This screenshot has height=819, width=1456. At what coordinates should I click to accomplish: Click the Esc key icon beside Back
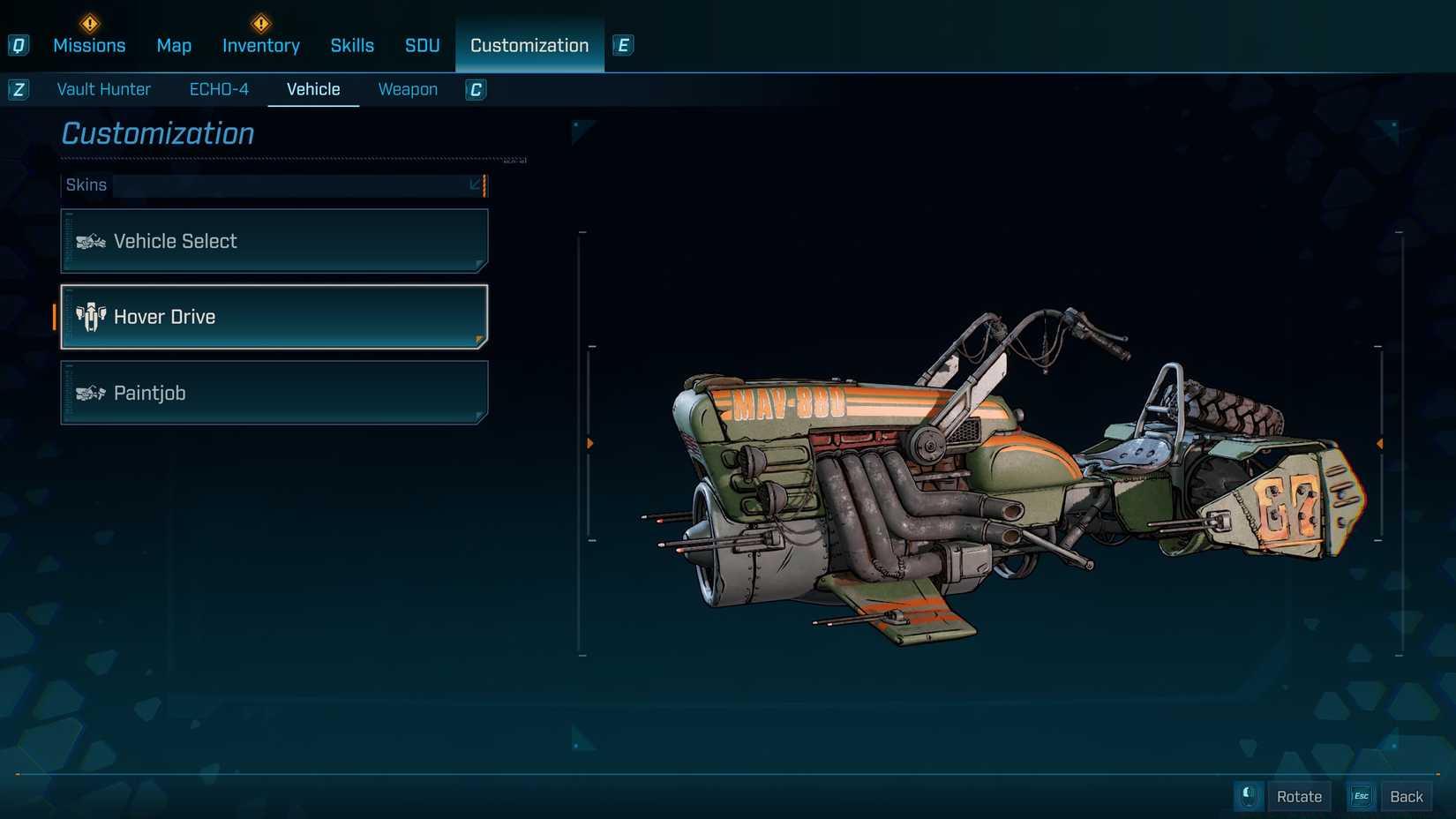coord(1360,795)
